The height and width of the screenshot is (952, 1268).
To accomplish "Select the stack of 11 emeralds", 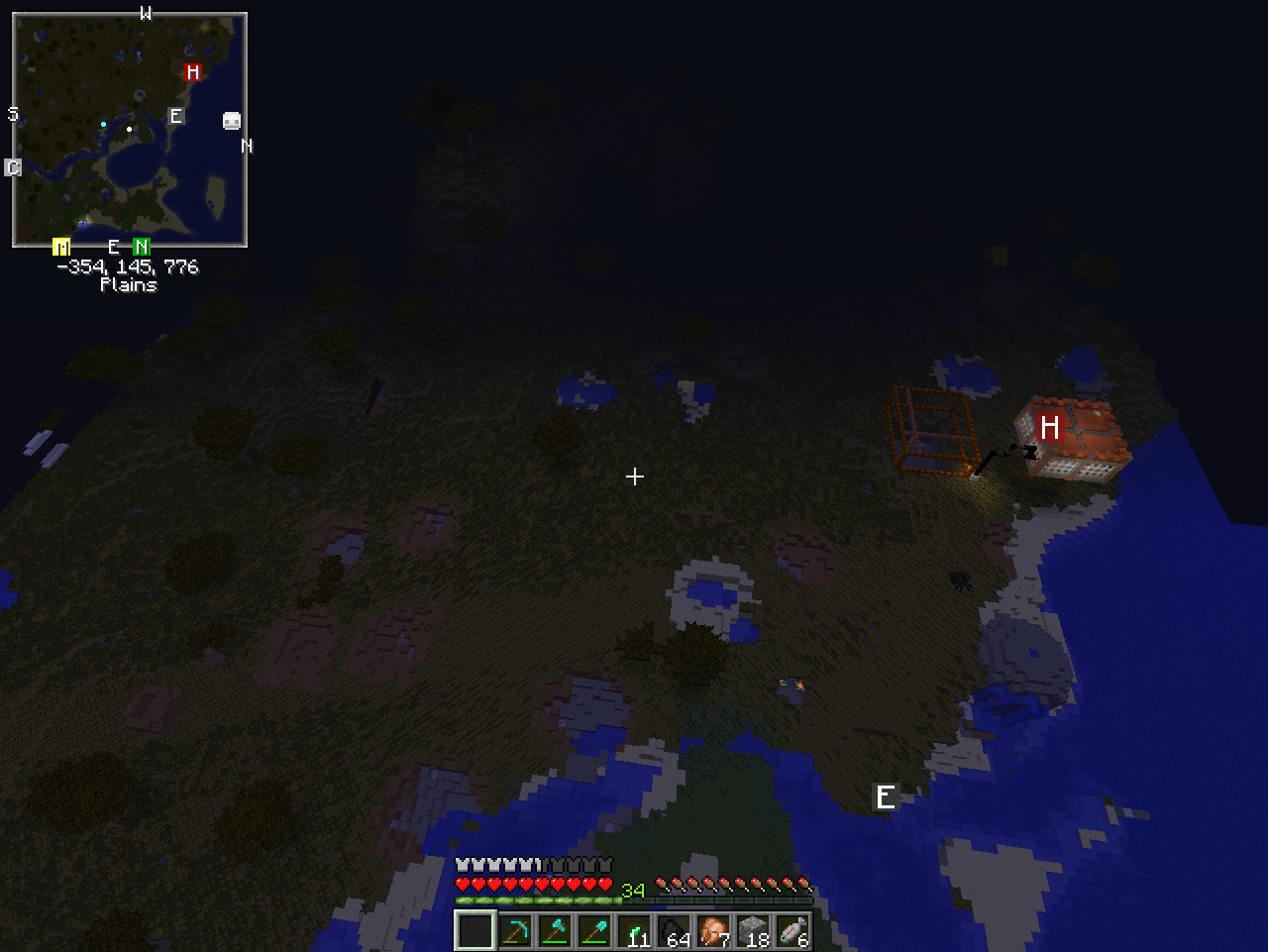I will pos(634,931).
